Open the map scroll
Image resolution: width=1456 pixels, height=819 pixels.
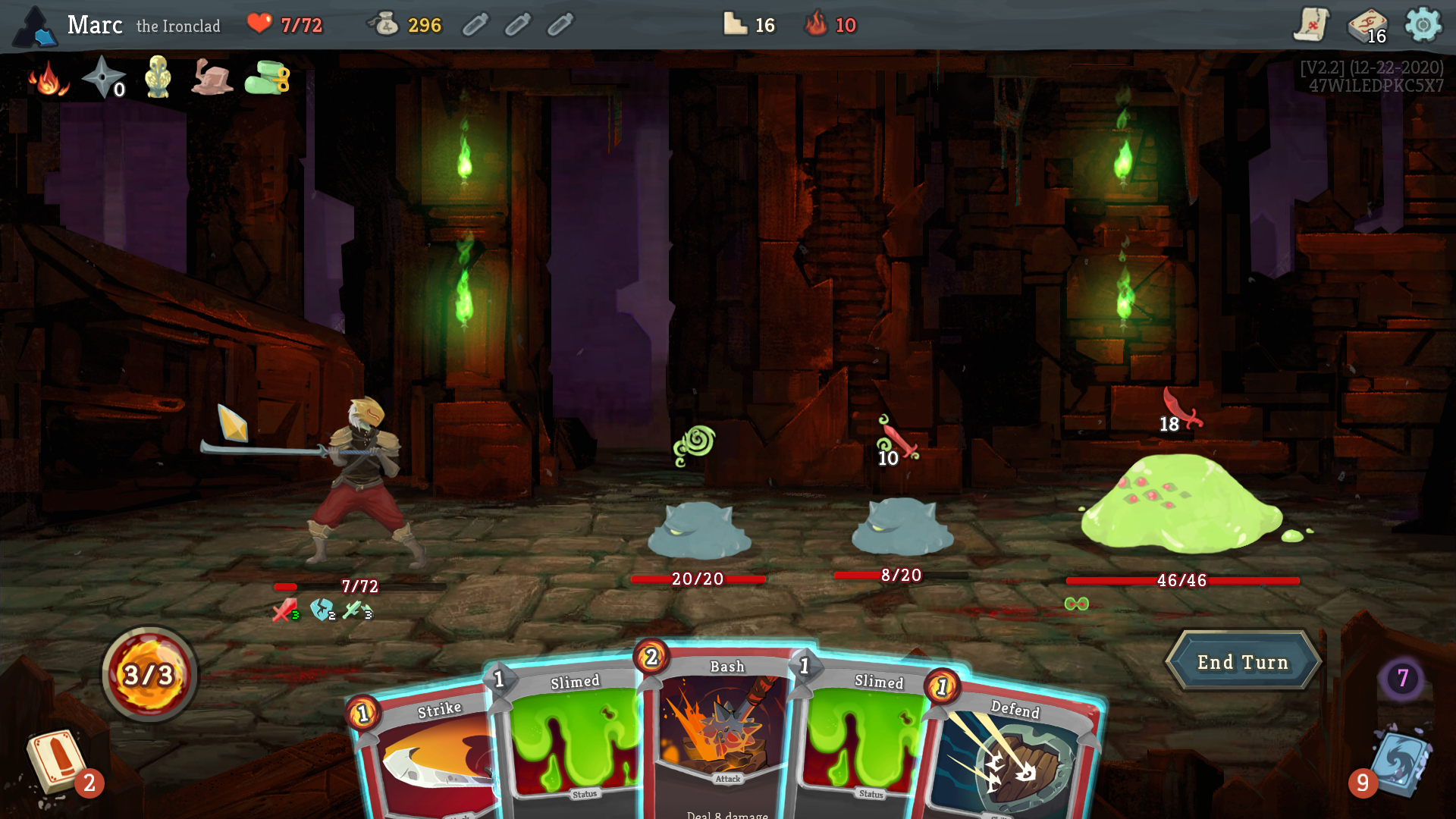(x=1311, y=25)
